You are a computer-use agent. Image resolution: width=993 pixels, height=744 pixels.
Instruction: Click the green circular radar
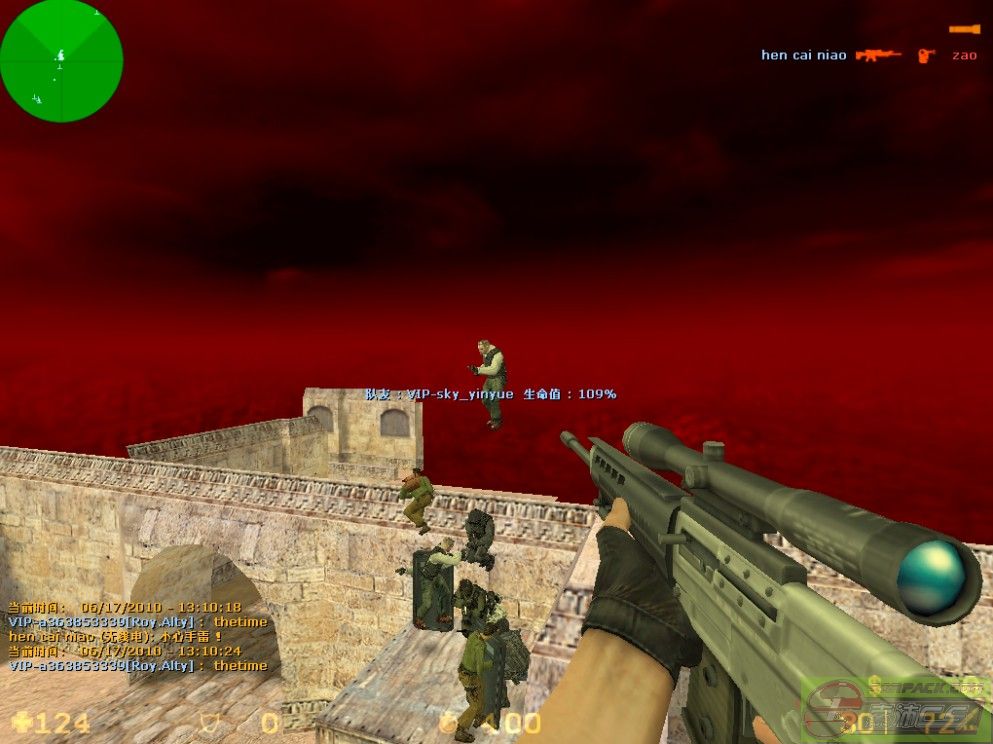pos(61,61)
